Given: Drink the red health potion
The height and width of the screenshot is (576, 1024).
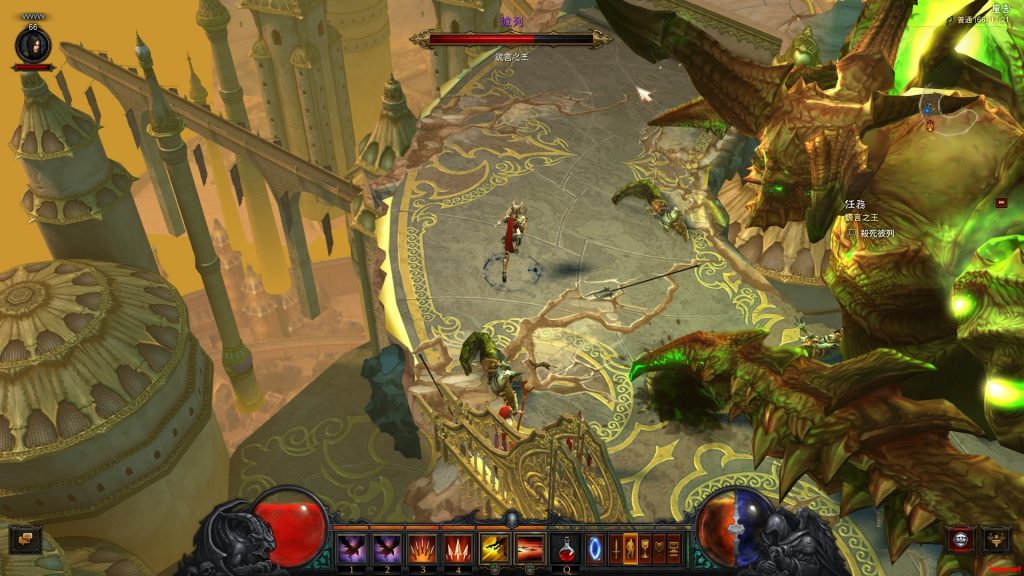Looking at the screenshot, I should pos(566,548).
